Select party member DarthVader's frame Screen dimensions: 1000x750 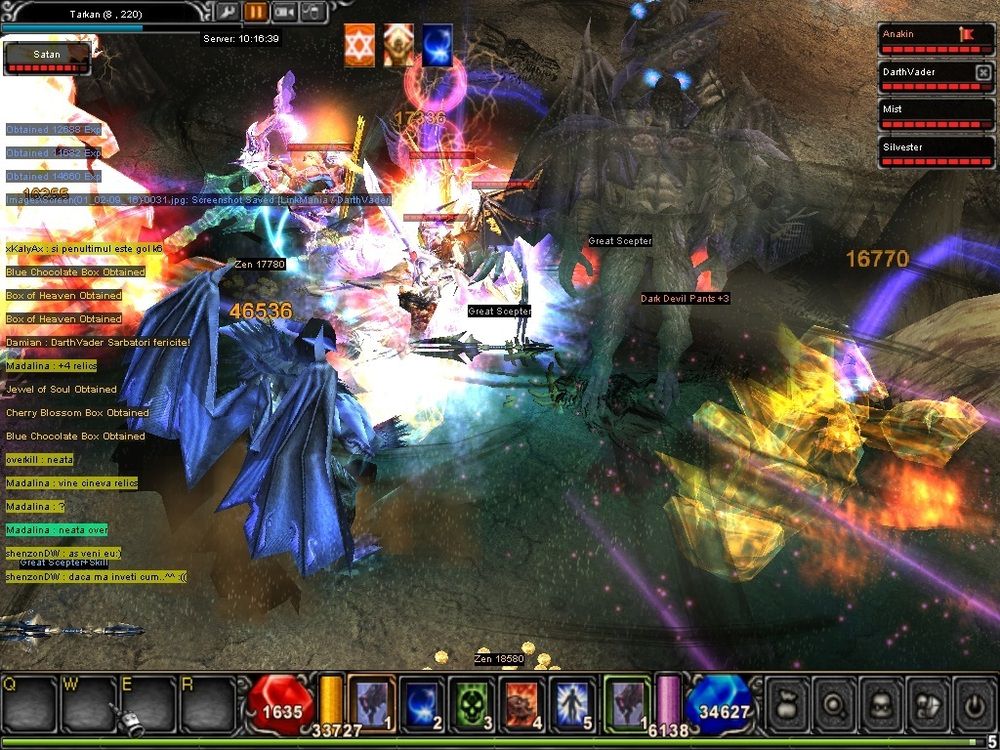926,77
